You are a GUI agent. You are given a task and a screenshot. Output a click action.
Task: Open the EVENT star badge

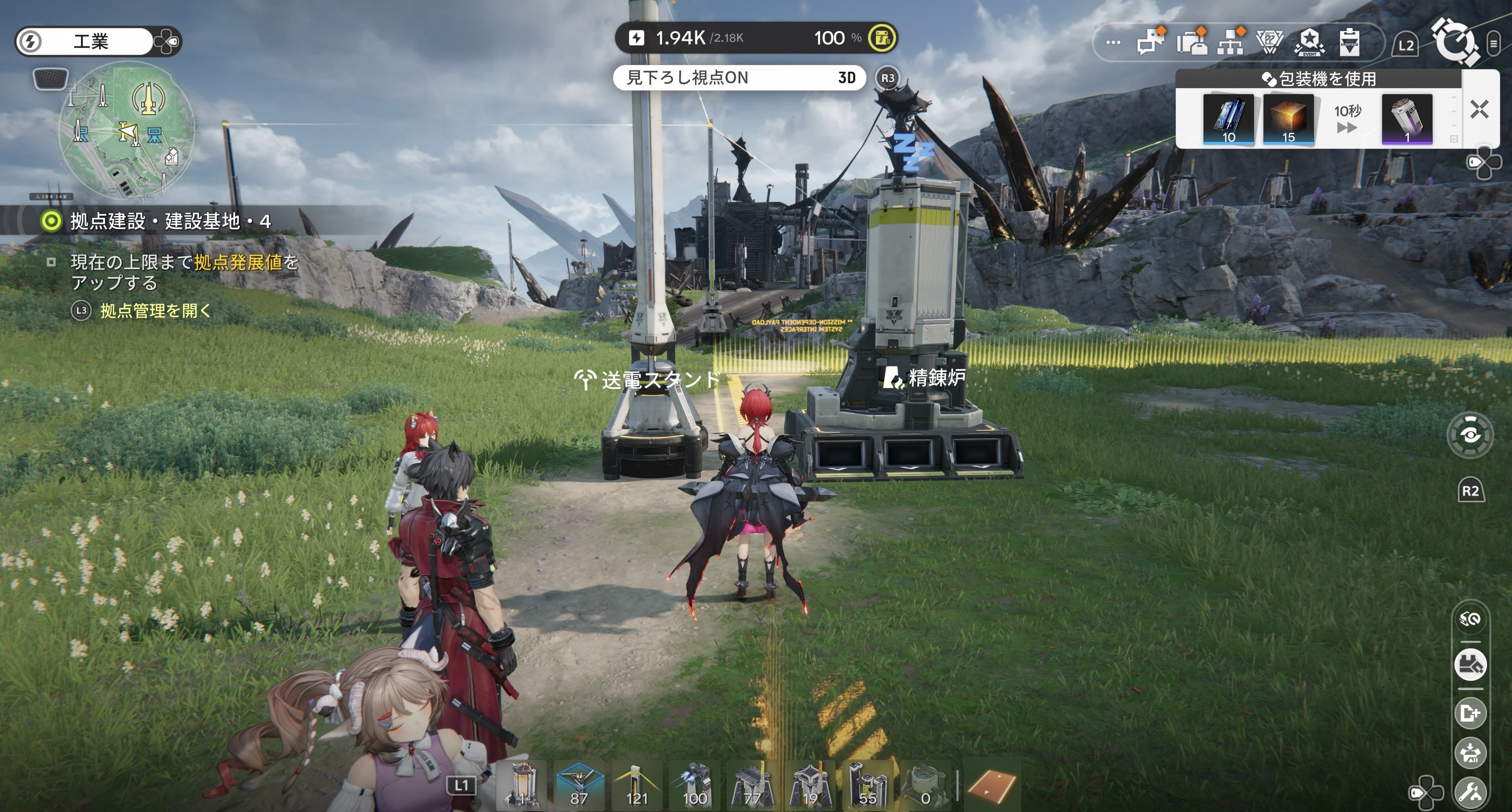1310,42
